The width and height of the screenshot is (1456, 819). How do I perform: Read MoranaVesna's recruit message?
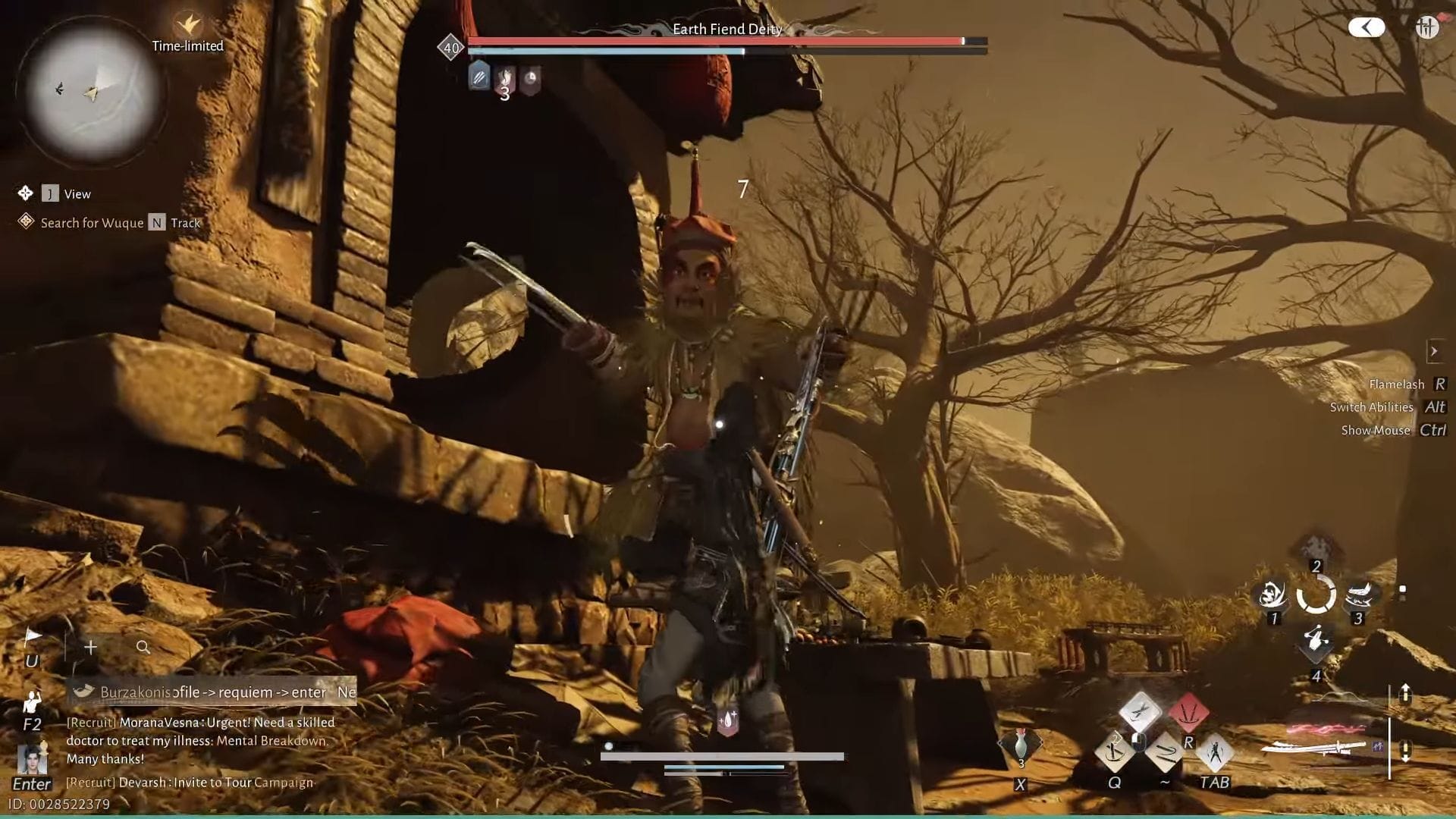click(x=200, y=740)
